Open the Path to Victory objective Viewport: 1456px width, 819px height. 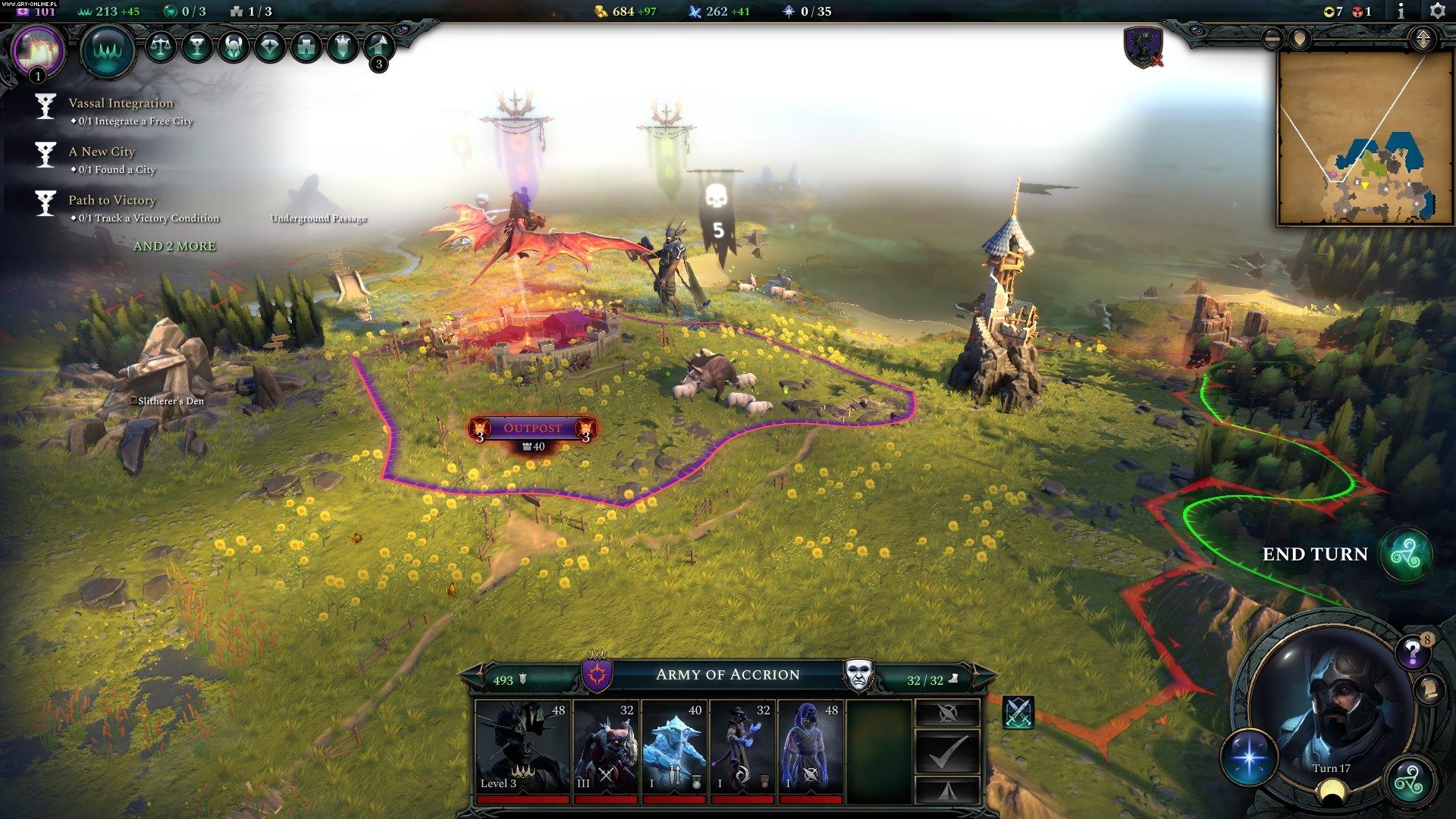coord(112,201)
